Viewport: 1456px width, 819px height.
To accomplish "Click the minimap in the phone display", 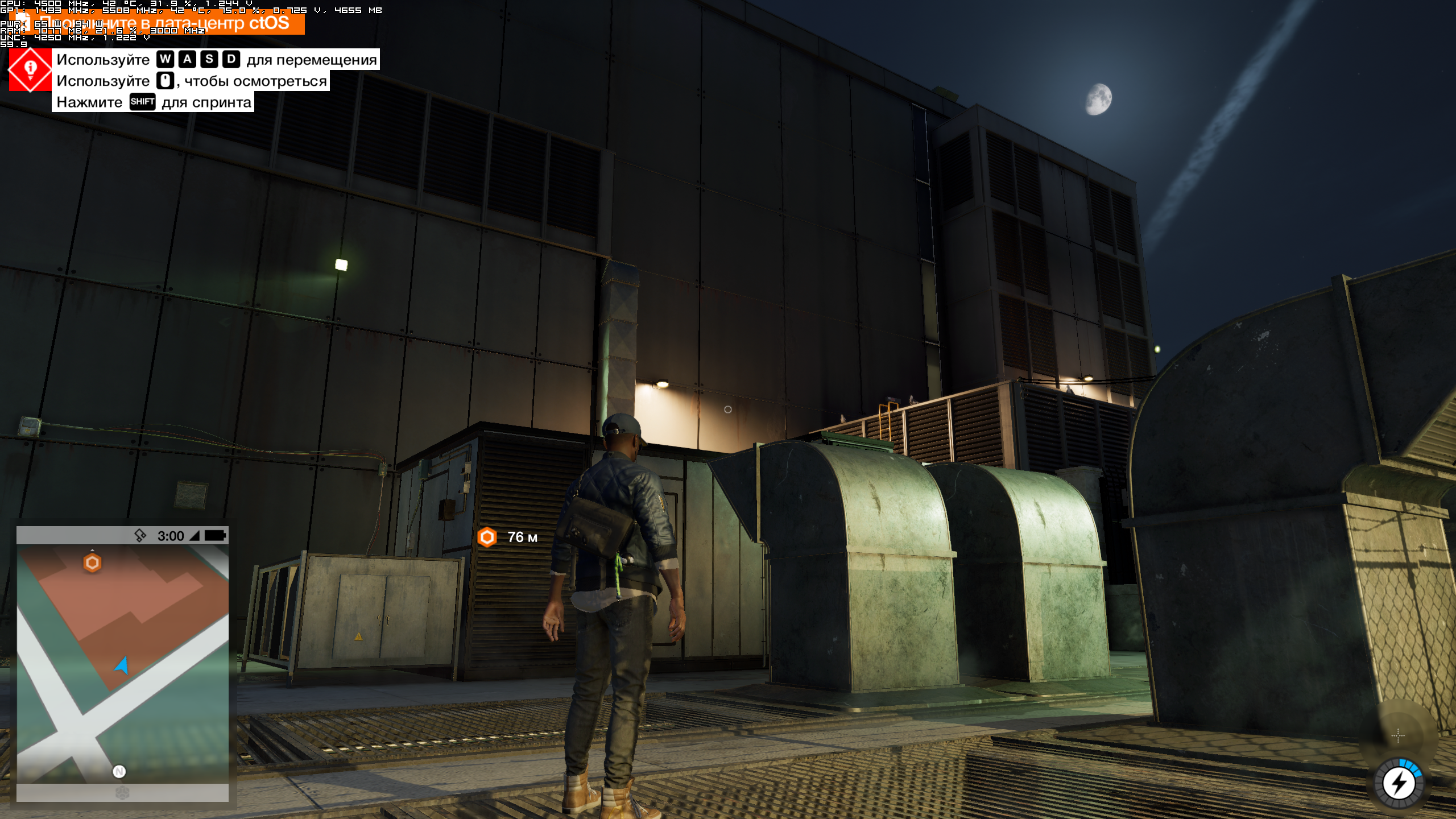I will (122, 663).
